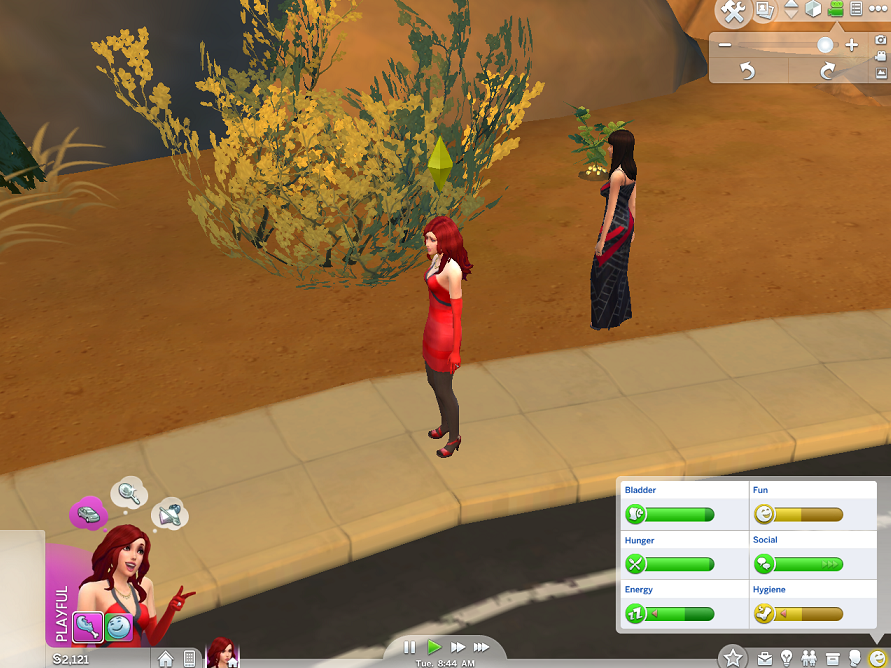The image size is (891, 668).
Task: Rotate camera with the right curved arrow
Action: coord(827,71)
